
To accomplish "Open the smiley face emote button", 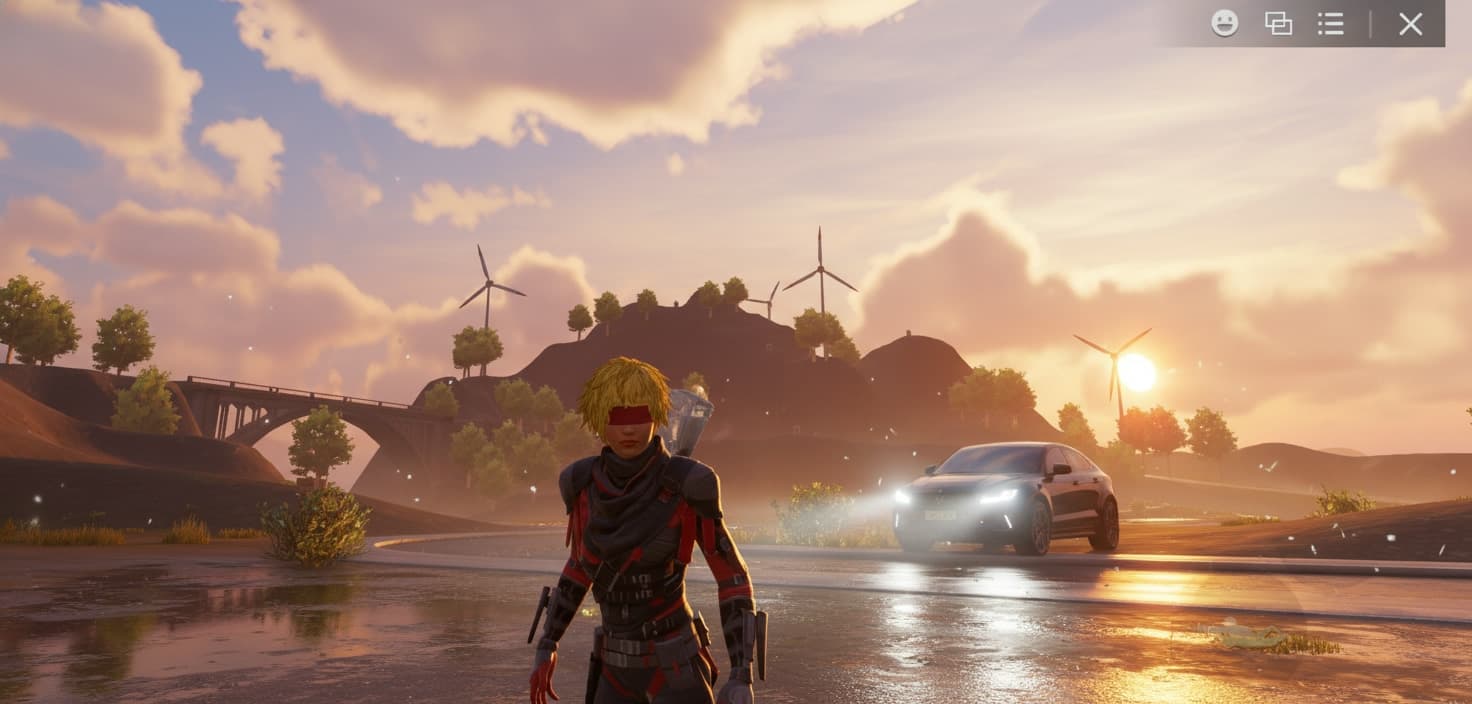I will (1224, 23).
